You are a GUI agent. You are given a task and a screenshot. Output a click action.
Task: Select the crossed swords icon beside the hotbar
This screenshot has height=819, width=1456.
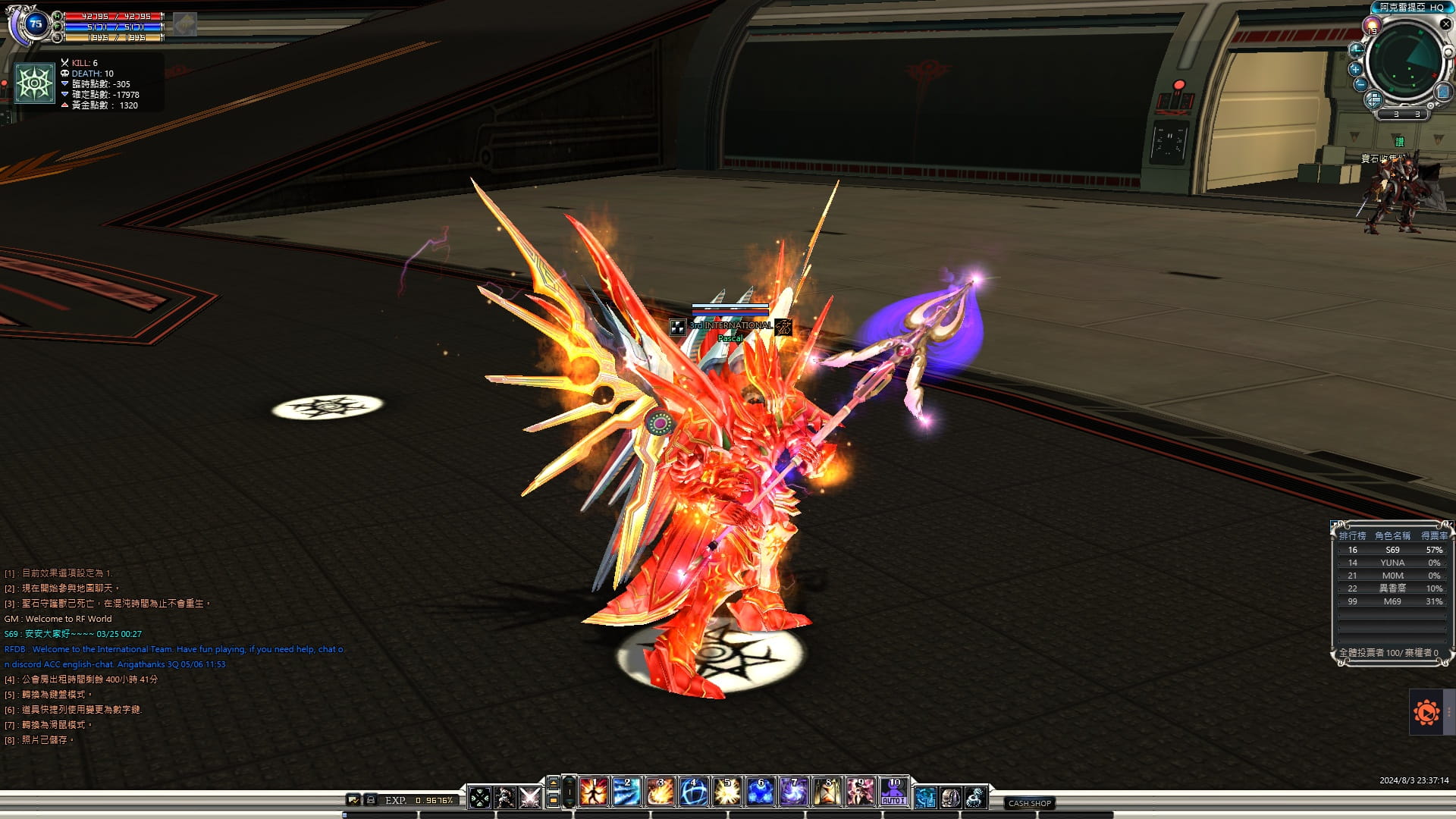(x=530, y=798)
